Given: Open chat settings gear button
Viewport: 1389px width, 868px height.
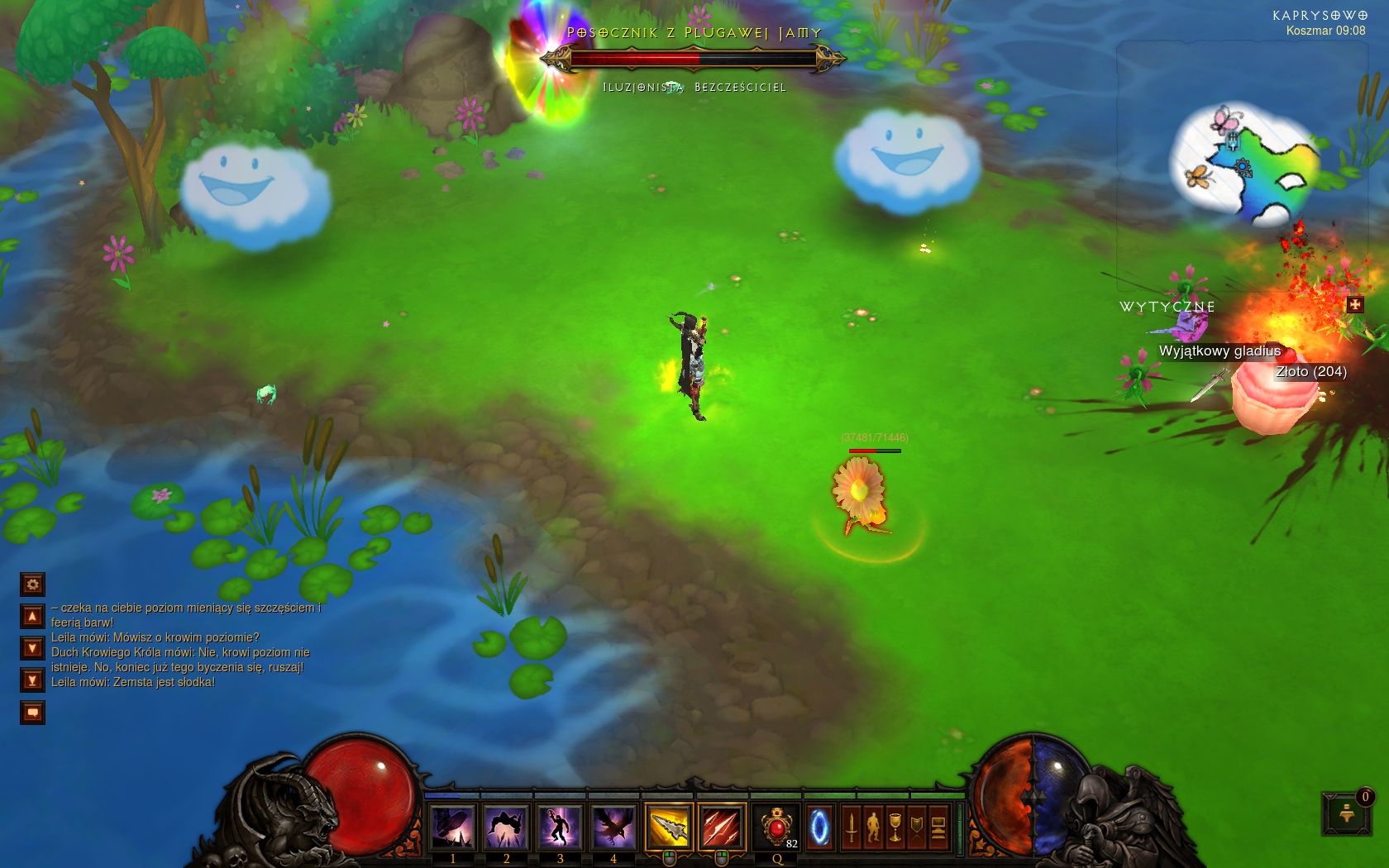Looking at the screenshot, I should point(32,584).
